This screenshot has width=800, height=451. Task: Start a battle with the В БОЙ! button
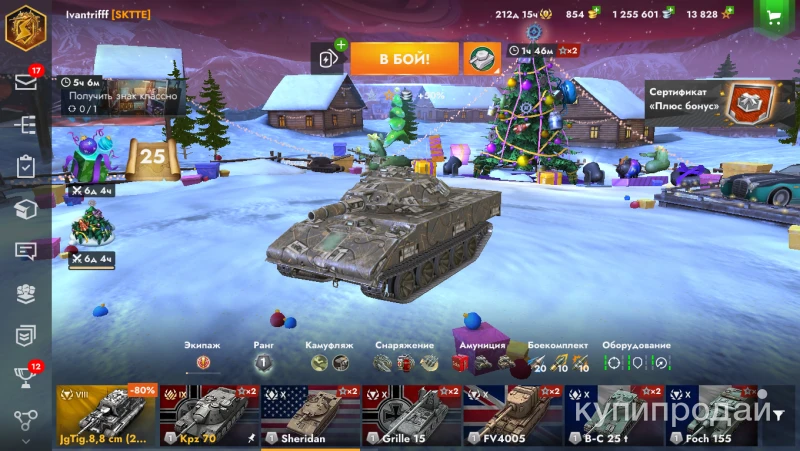(x=404, y=59)
